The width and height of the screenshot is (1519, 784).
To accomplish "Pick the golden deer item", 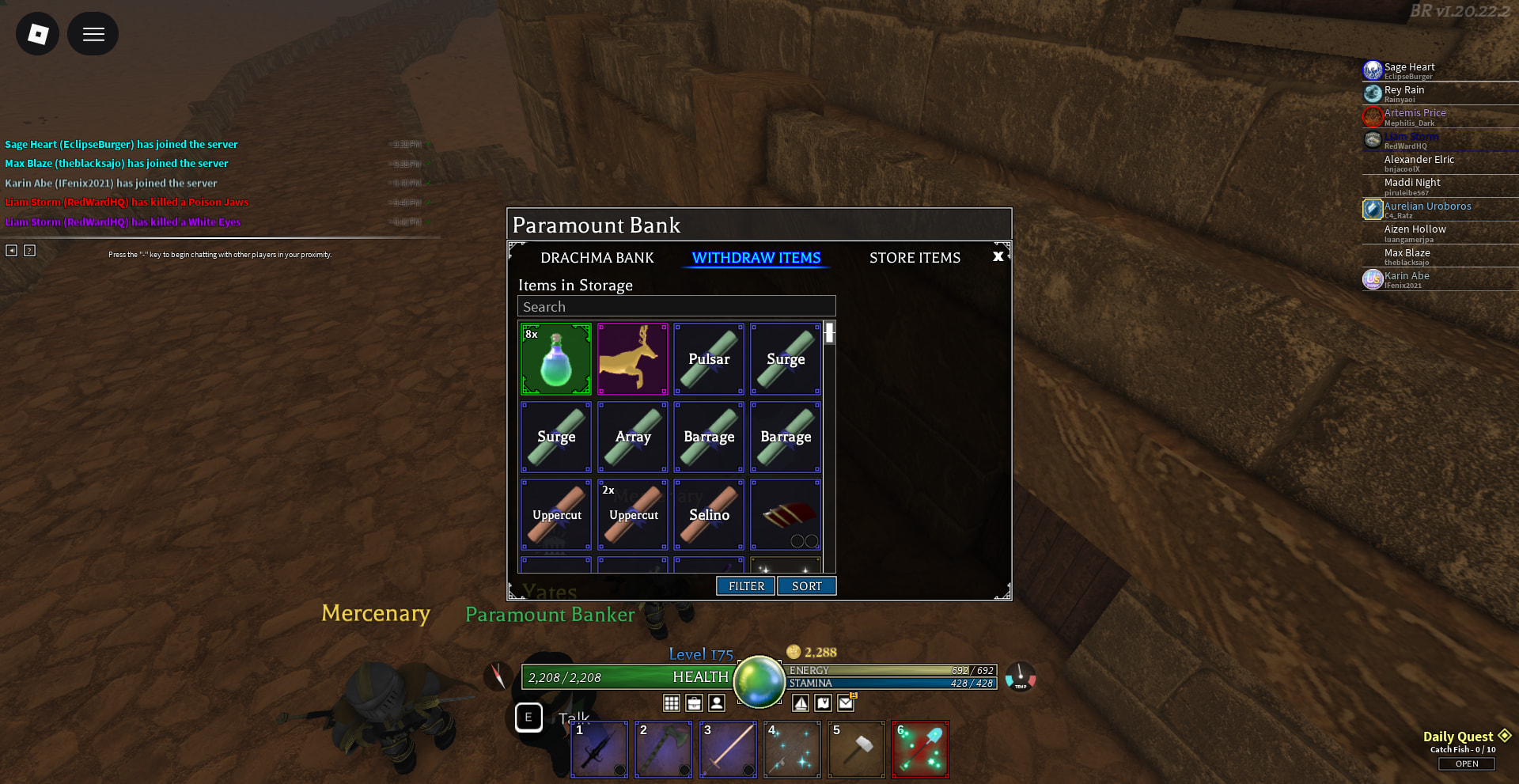I will 633,359.
